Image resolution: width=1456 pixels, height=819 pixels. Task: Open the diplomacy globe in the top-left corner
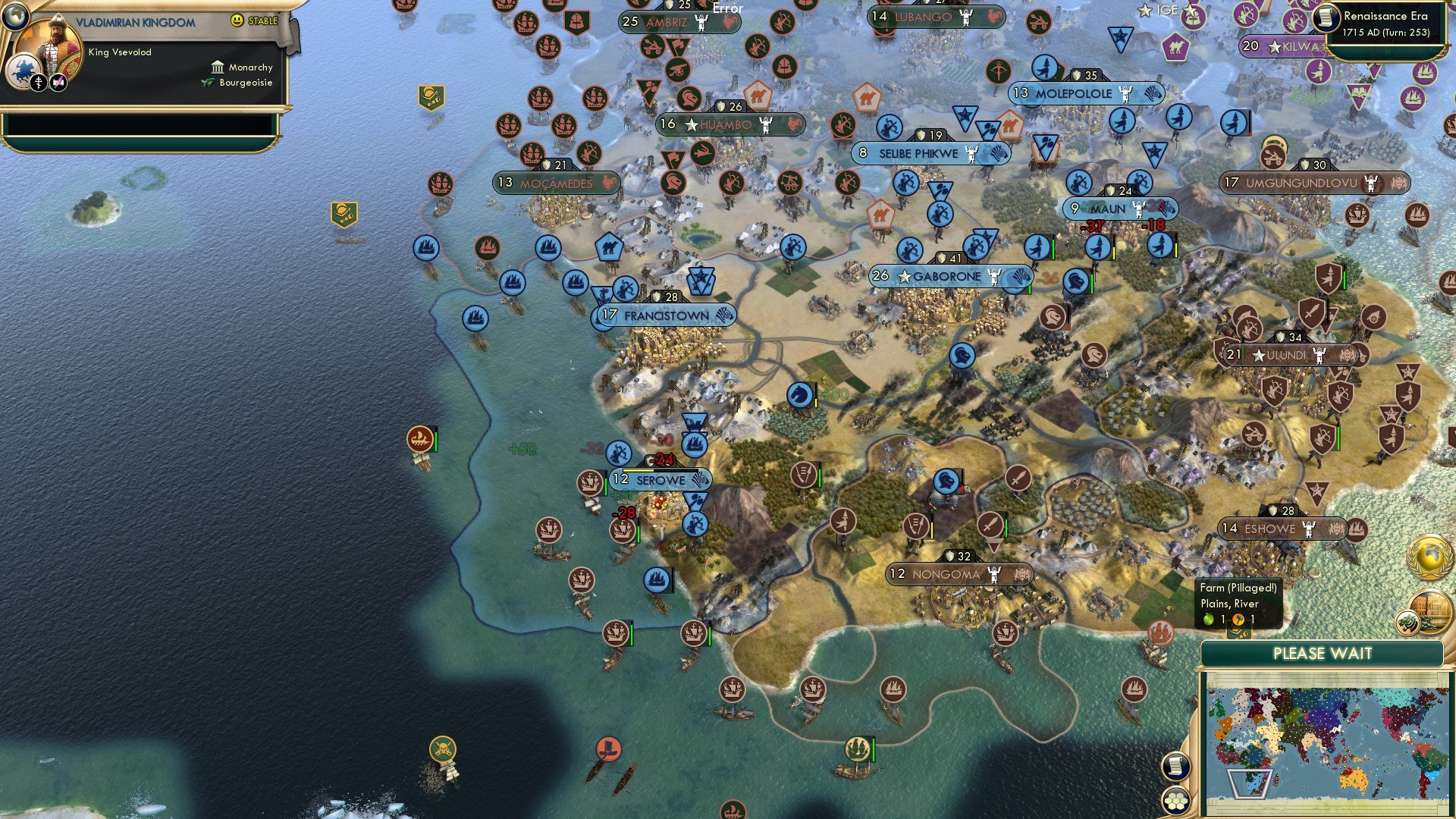coord(15,17)
